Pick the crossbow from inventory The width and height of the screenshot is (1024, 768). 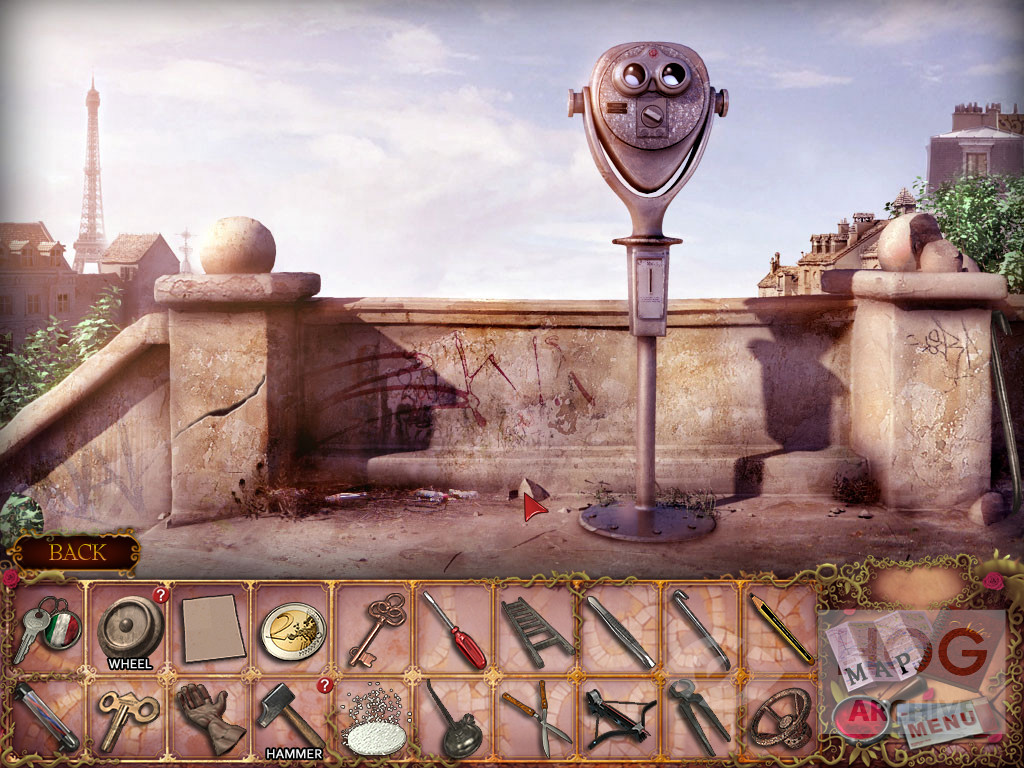pyautogui.click(x=619, y=718)
